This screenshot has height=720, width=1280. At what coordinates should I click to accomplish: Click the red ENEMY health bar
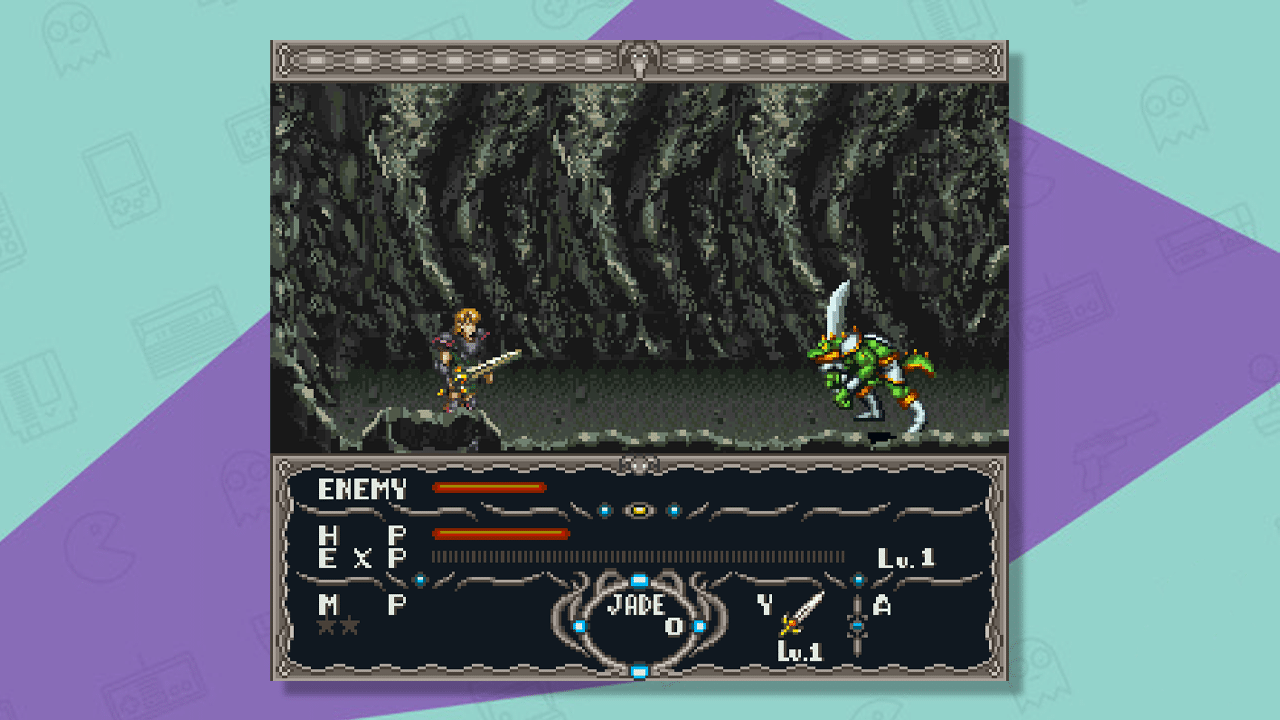tap(488, 486)
